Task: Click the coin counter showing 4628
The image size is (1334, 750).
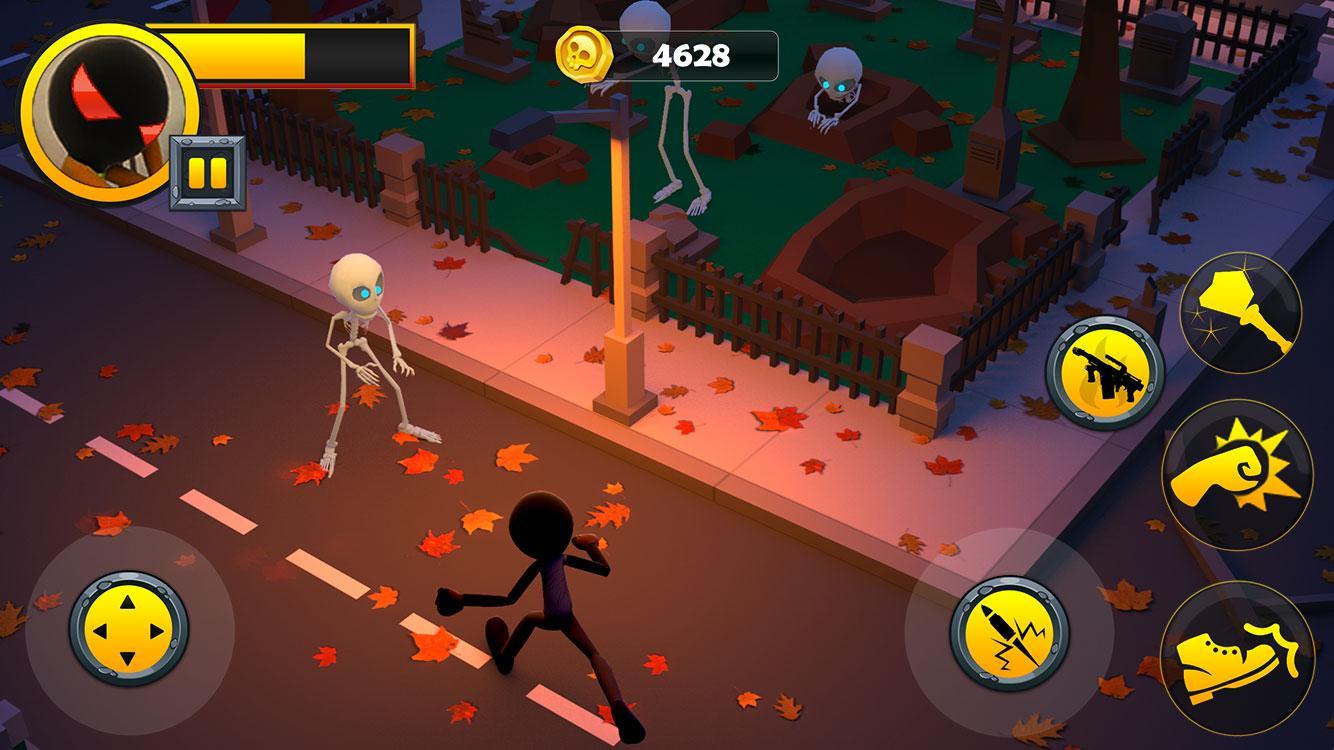Action: tap(692, 56)
